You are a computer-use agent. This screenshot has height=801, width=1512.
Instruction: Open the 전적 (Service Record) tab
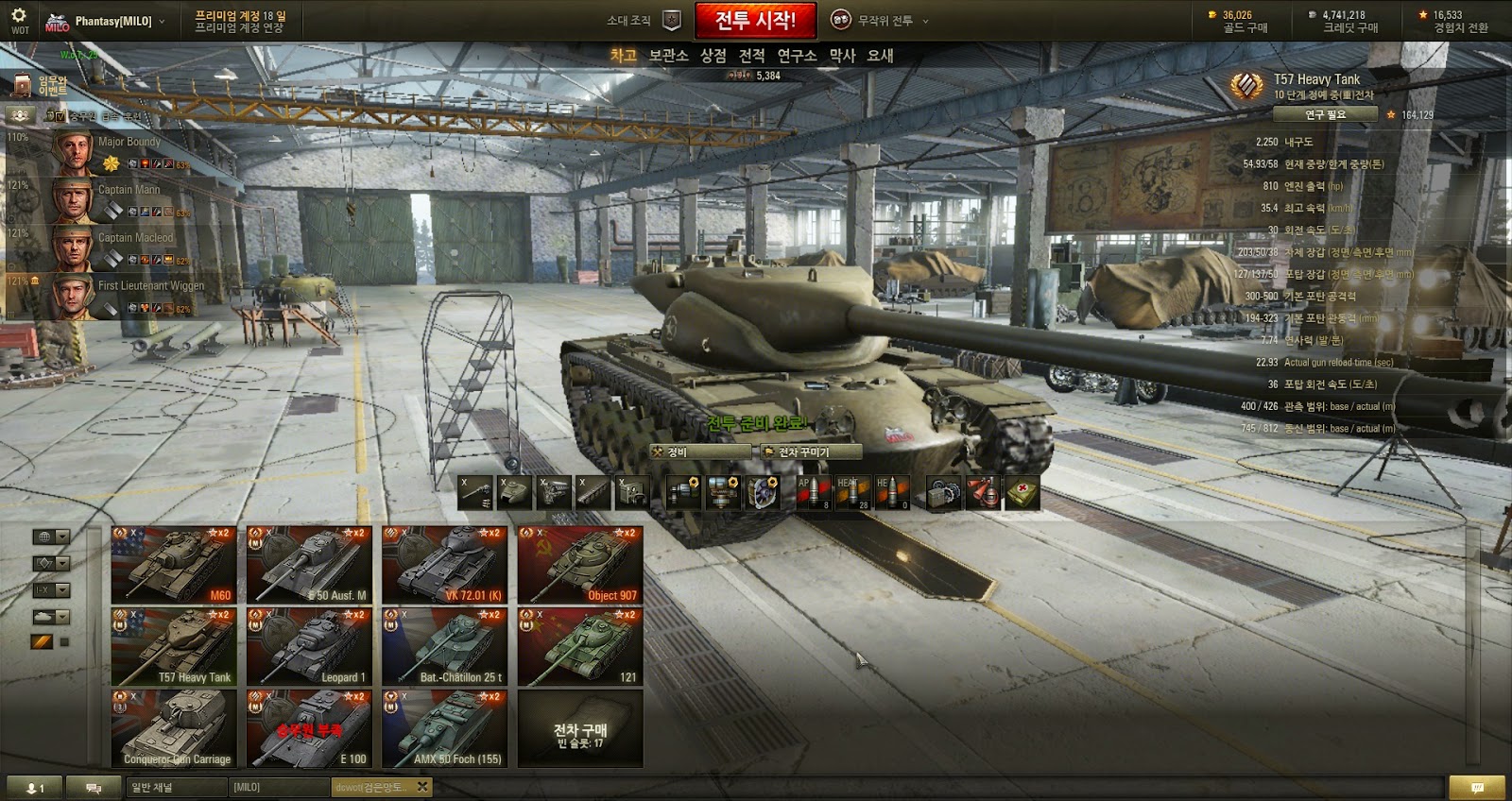(x=752, y=56)
